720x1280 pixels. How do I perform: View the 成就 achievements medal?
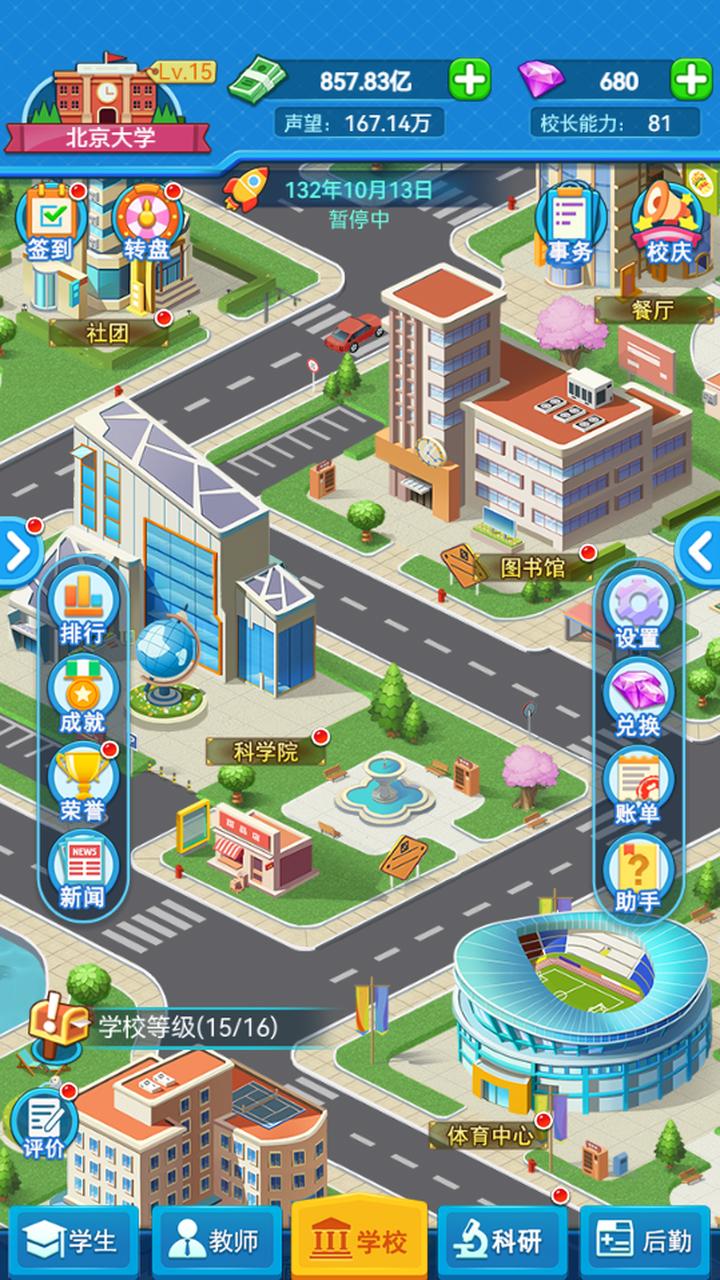83,694
